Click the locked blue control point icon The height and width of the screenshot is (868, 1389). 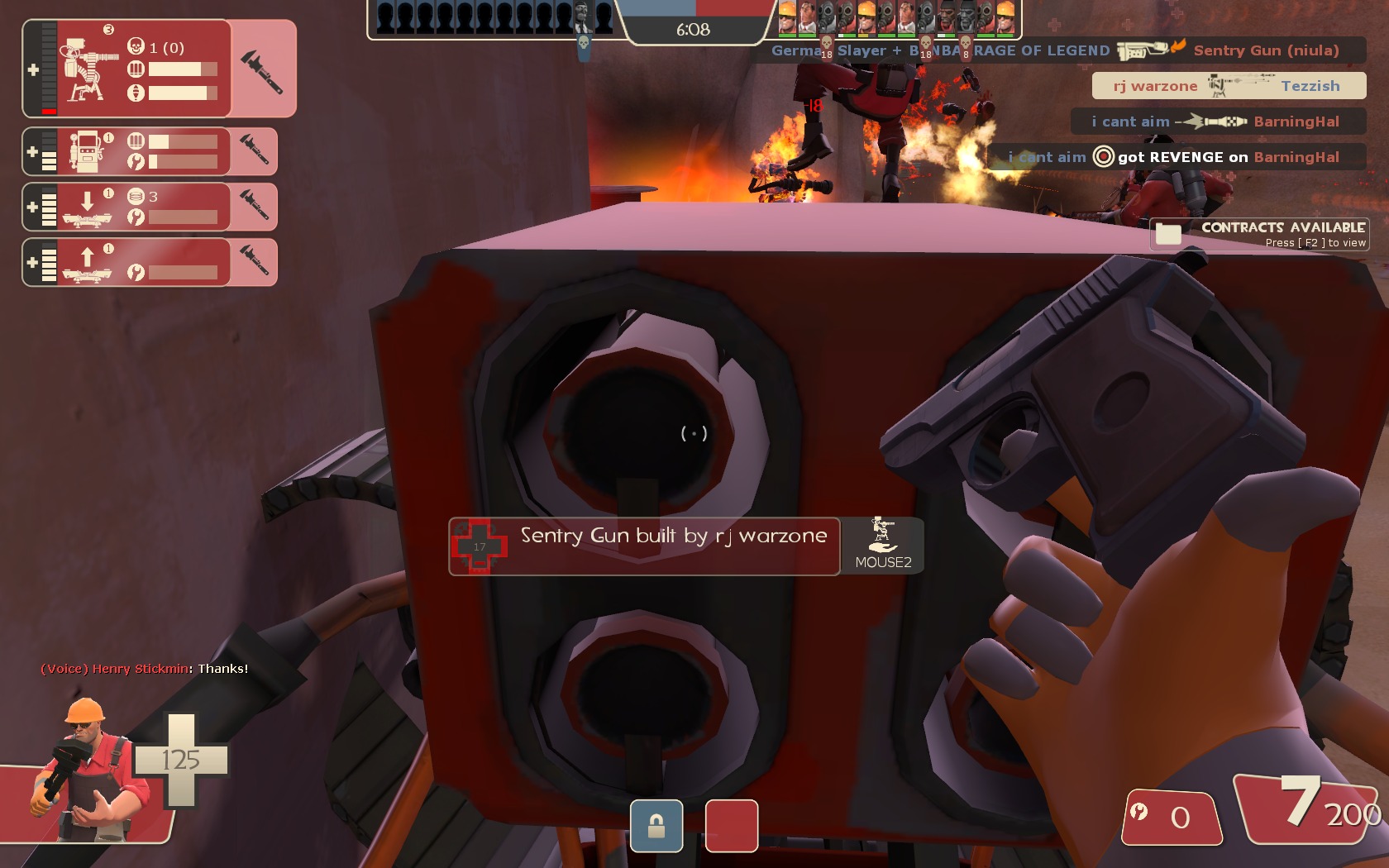tap(656, 825)
